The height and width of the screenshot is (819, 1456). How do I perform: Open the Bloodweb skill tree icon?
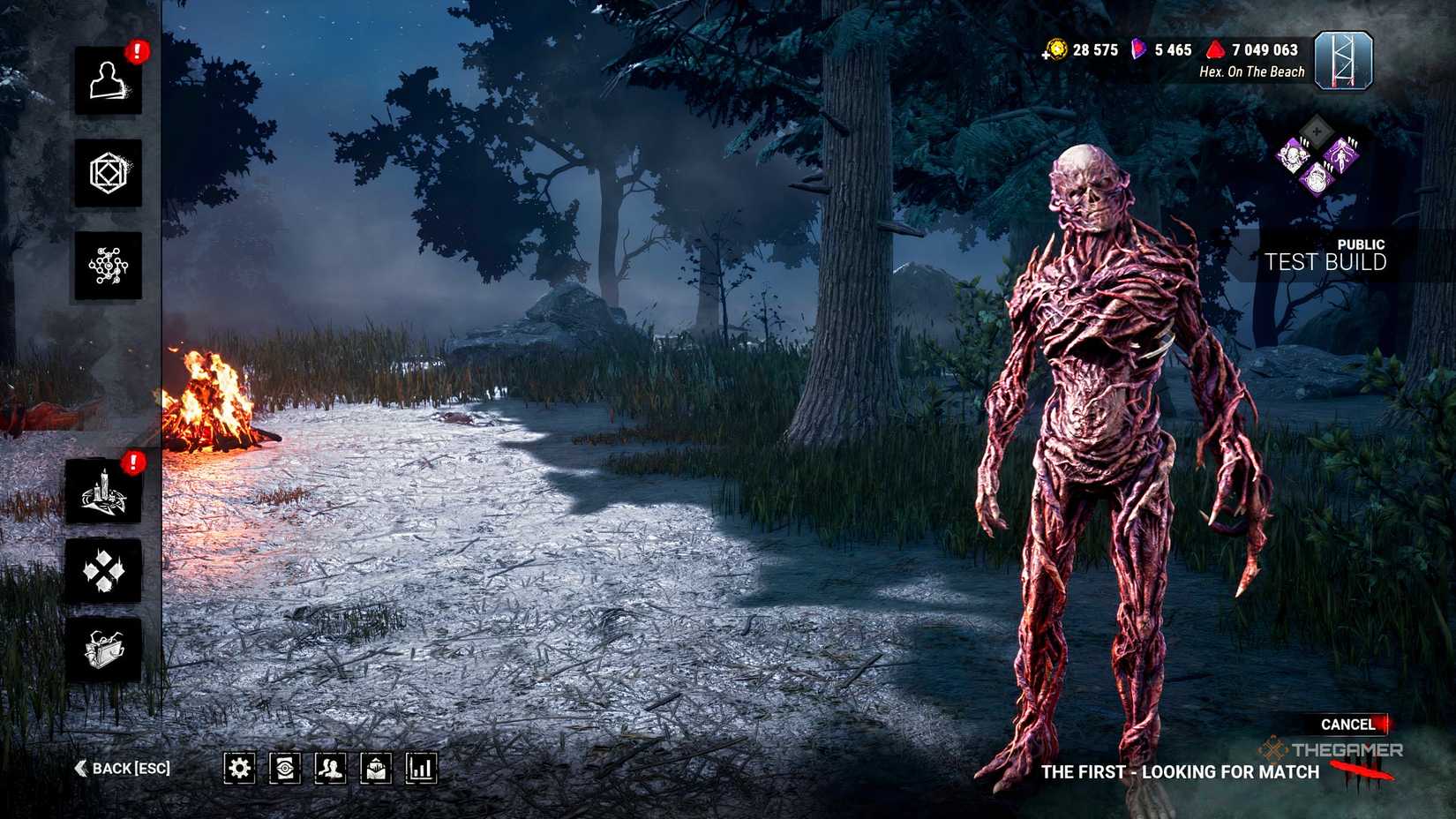(x=109, y=264)
